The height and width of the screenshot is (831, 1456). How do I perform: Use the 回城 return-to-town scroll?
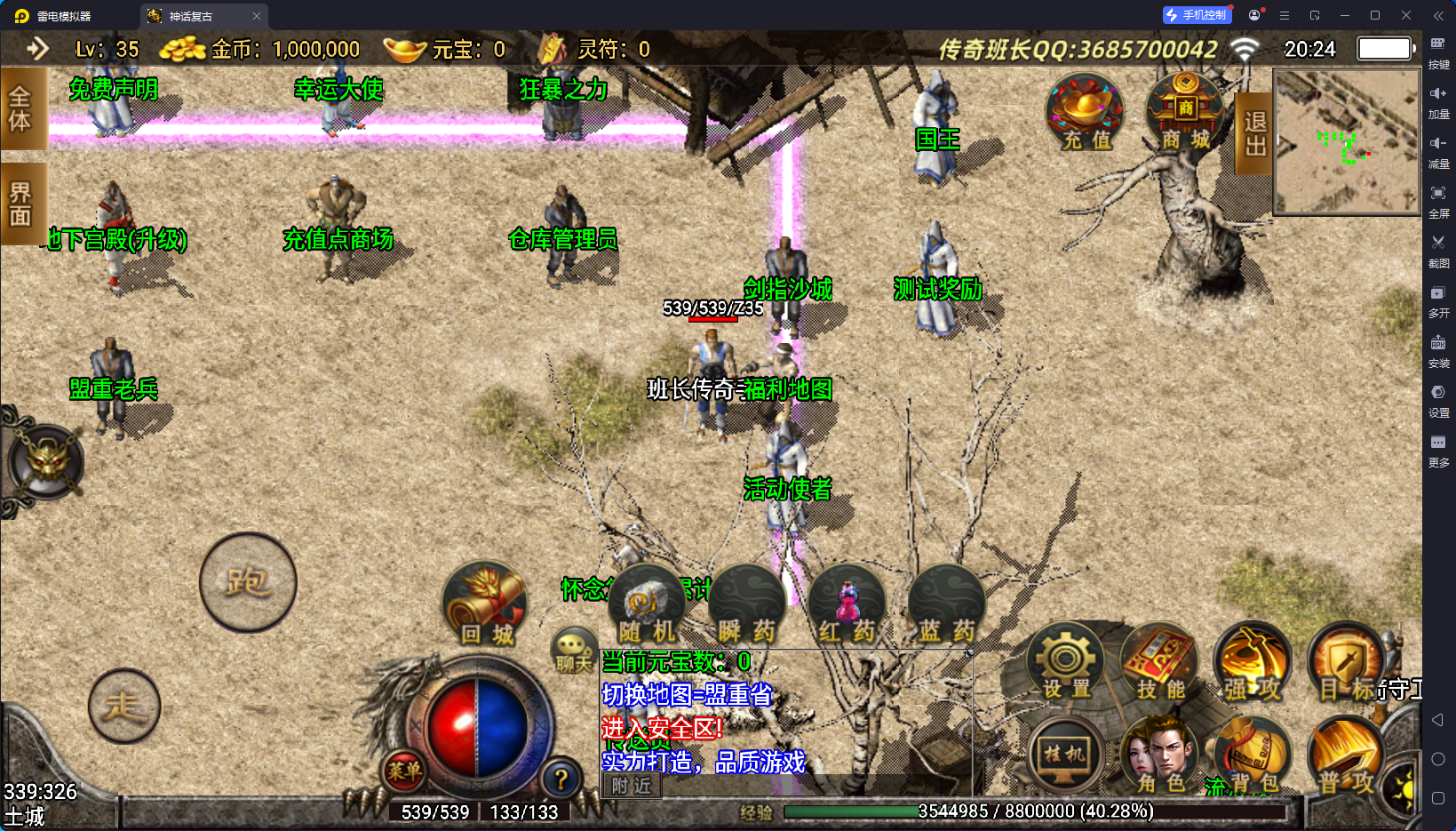[x=485, y=604]
